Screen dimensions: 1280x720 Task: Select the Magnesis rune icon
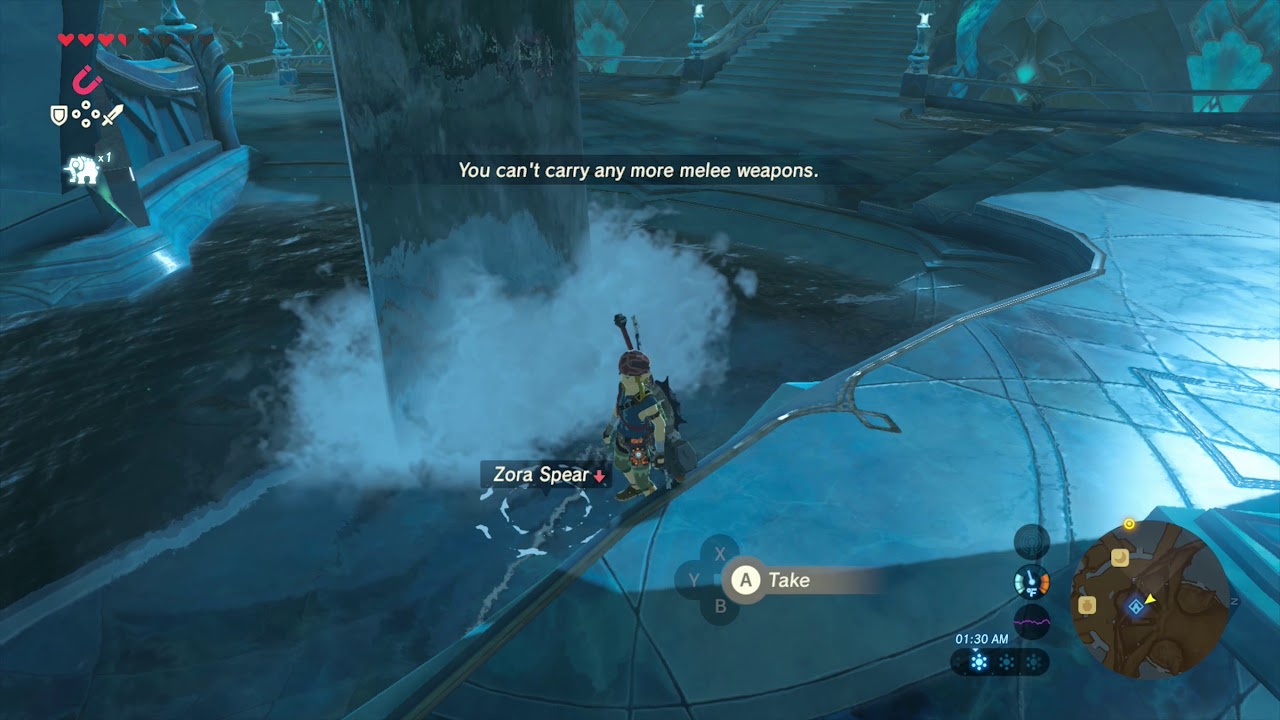(86, 82)
